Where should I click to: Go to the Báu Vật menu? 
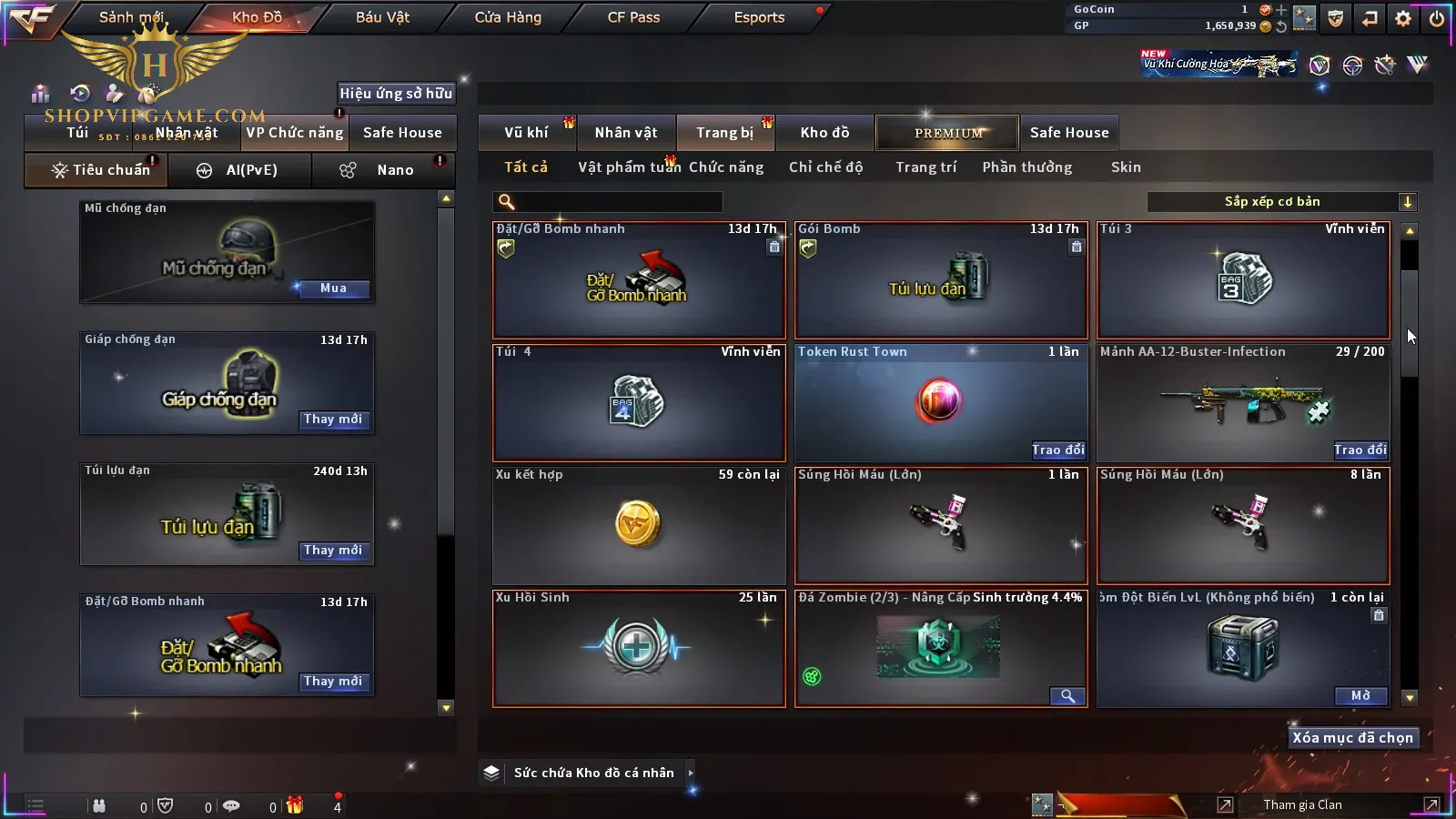coord(382,17)
